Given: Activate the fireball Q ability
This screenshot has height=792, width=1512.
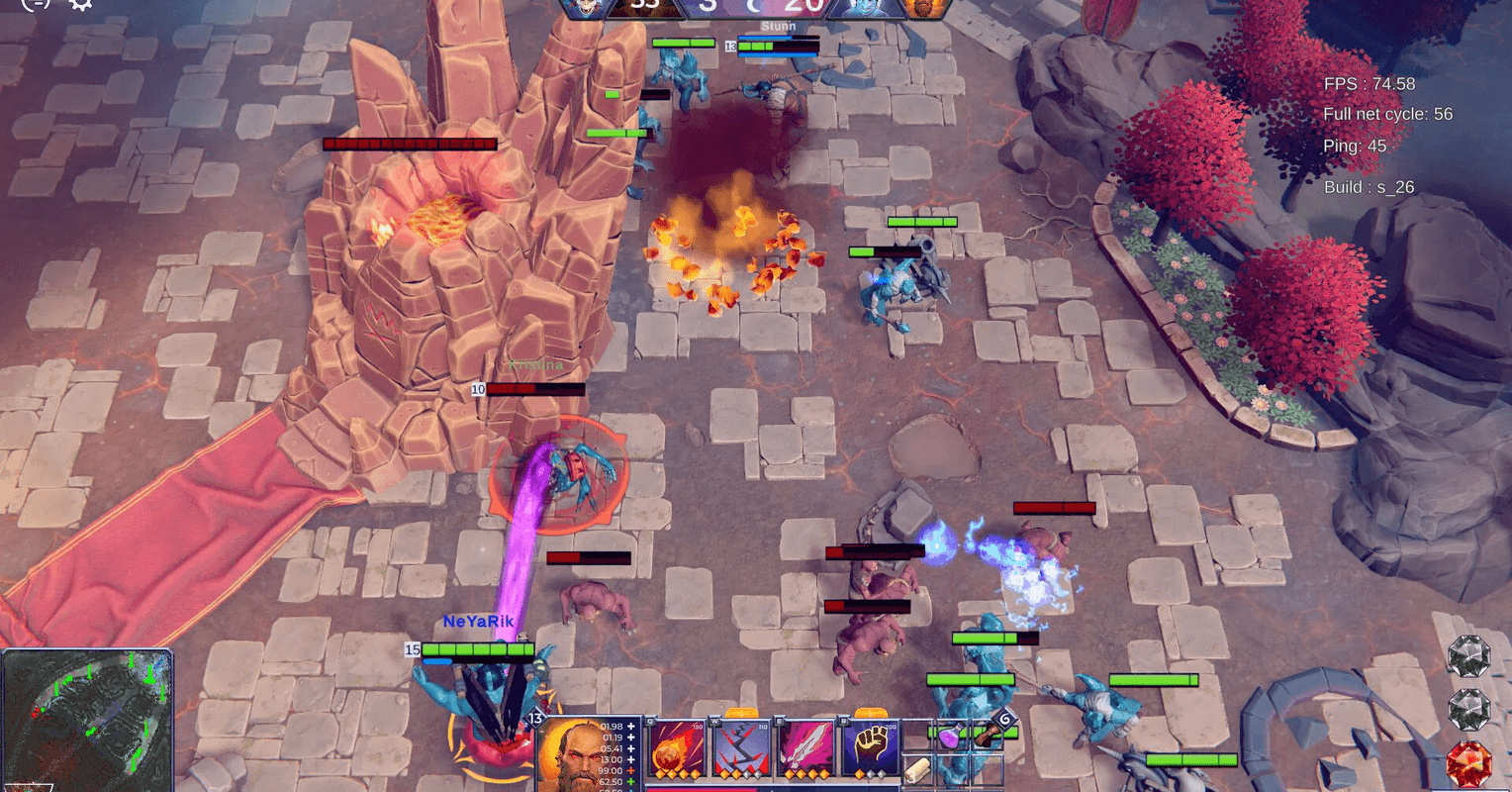Looking at the screenshot, I should click(x=677, y=746).
